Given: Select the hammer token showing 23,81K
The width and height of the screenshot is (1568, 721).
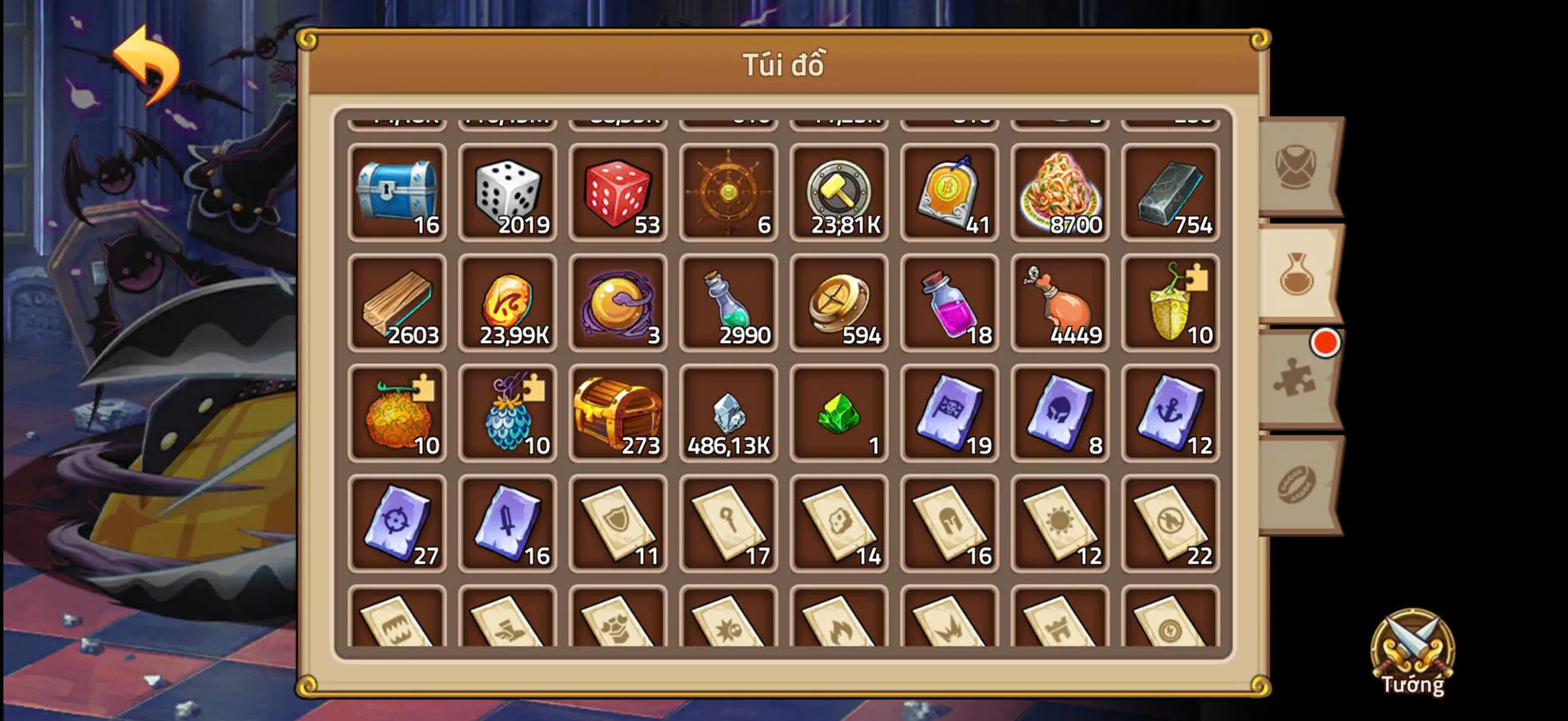Looking at the screenshot, I should coord(839,193).
